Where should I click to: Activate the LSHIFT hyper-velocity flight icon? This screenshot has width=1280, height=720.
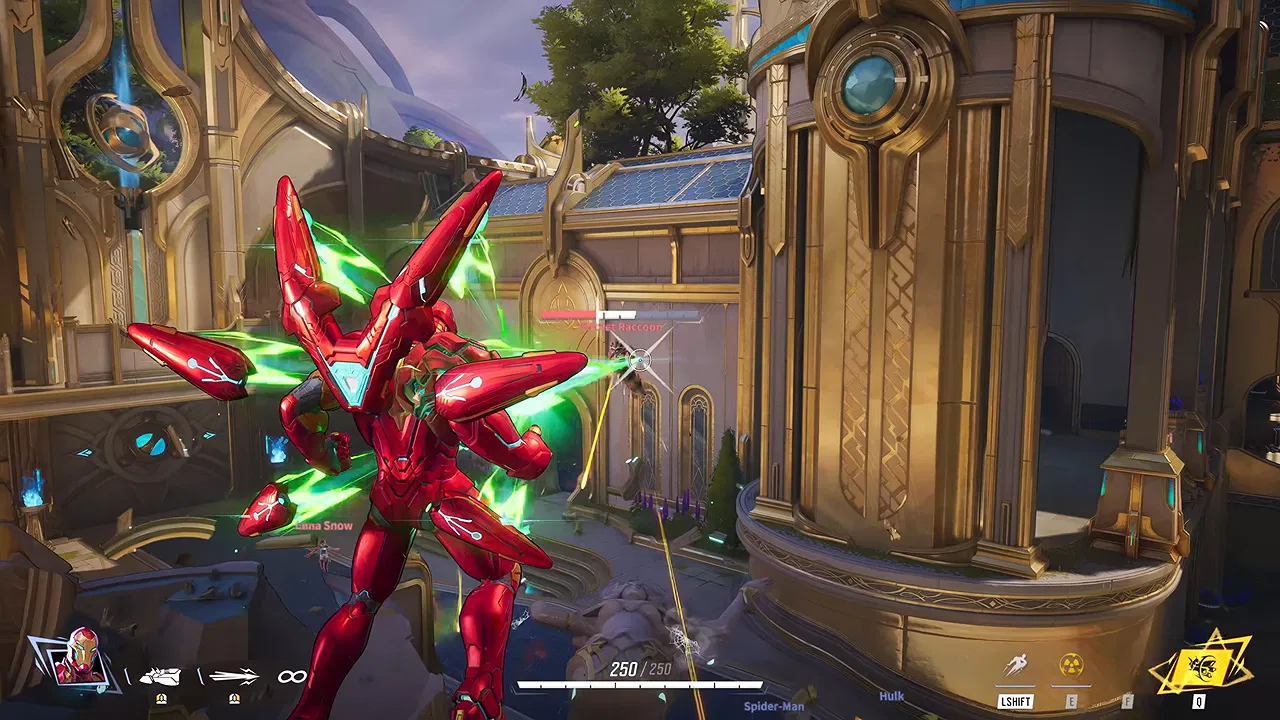pyautogui.click(x=1018, y=662)
